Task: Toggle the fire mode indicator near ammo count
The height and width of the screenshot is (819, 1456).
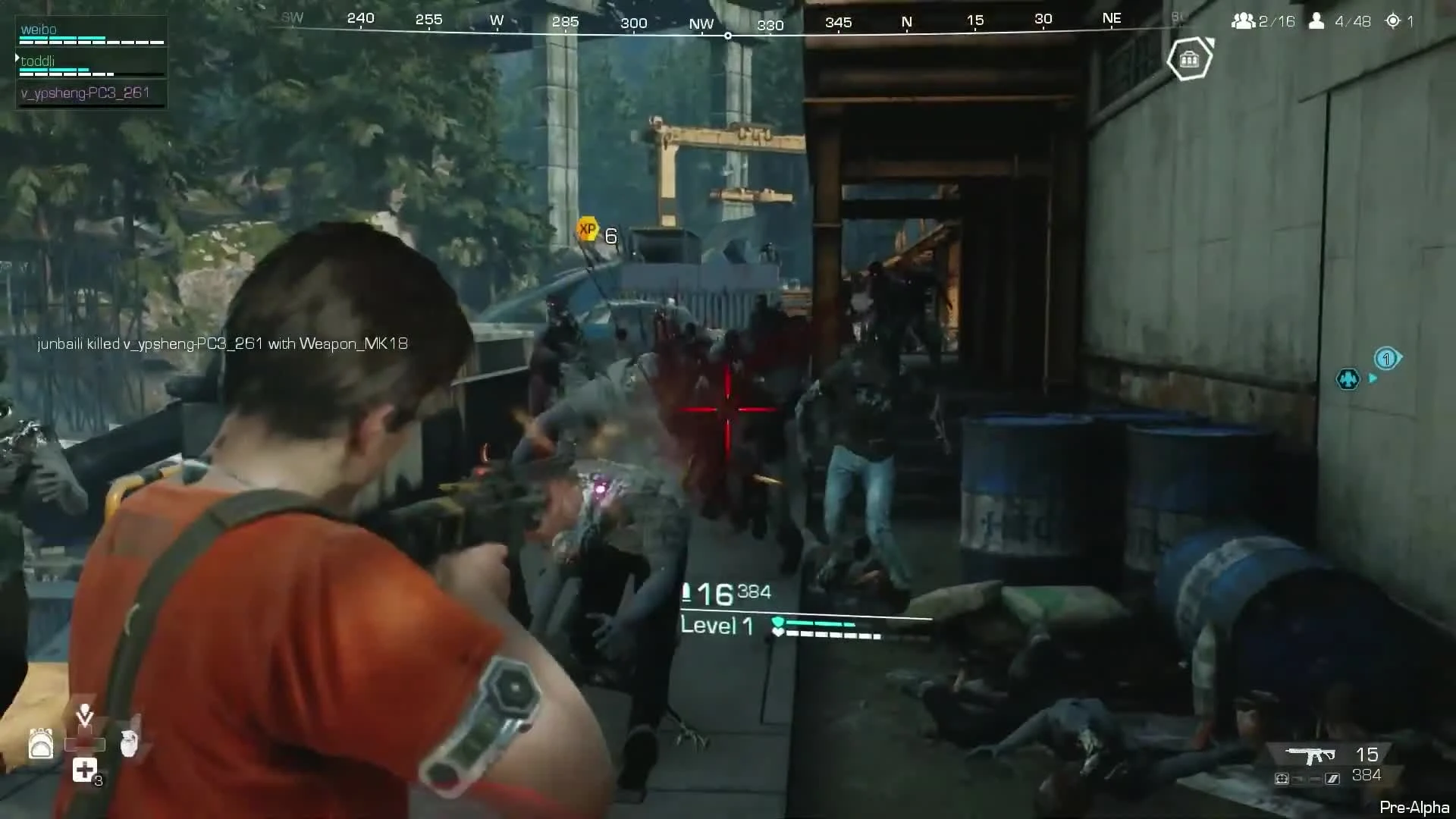Action: click(x=1332, y=778)
